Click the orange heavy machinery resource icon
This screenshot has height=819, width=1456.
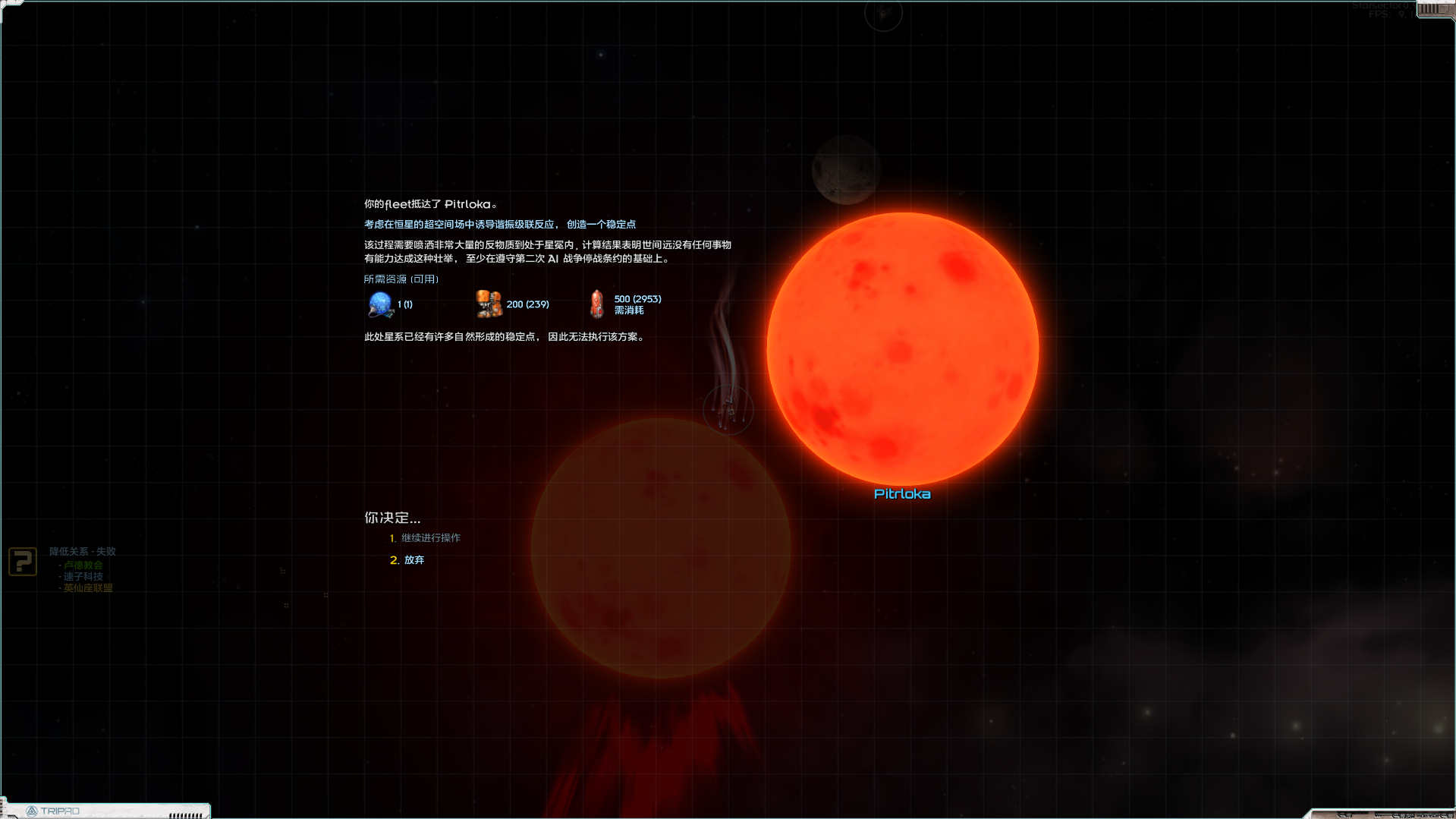[x=489, y=304]
